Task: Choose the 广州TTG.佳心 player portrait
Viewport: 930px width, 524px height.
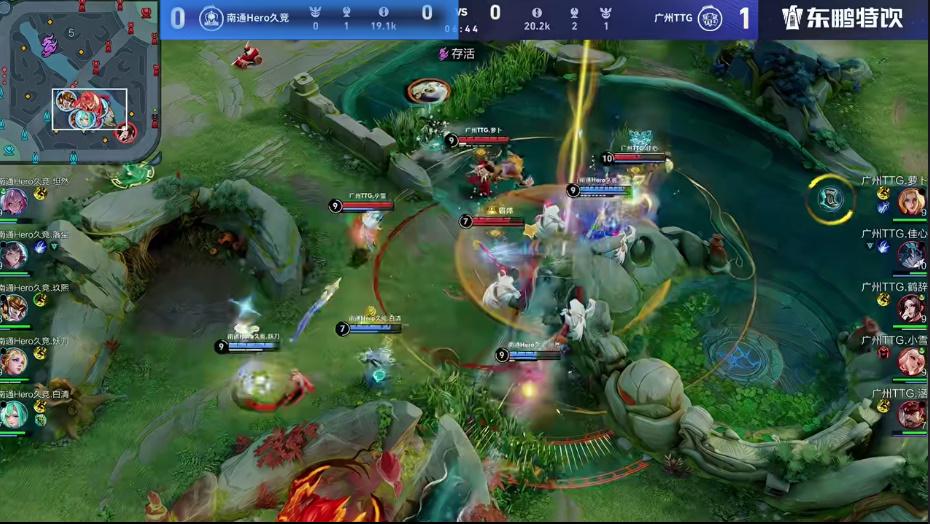Action: pyautogui.click(x=910, y=255)
